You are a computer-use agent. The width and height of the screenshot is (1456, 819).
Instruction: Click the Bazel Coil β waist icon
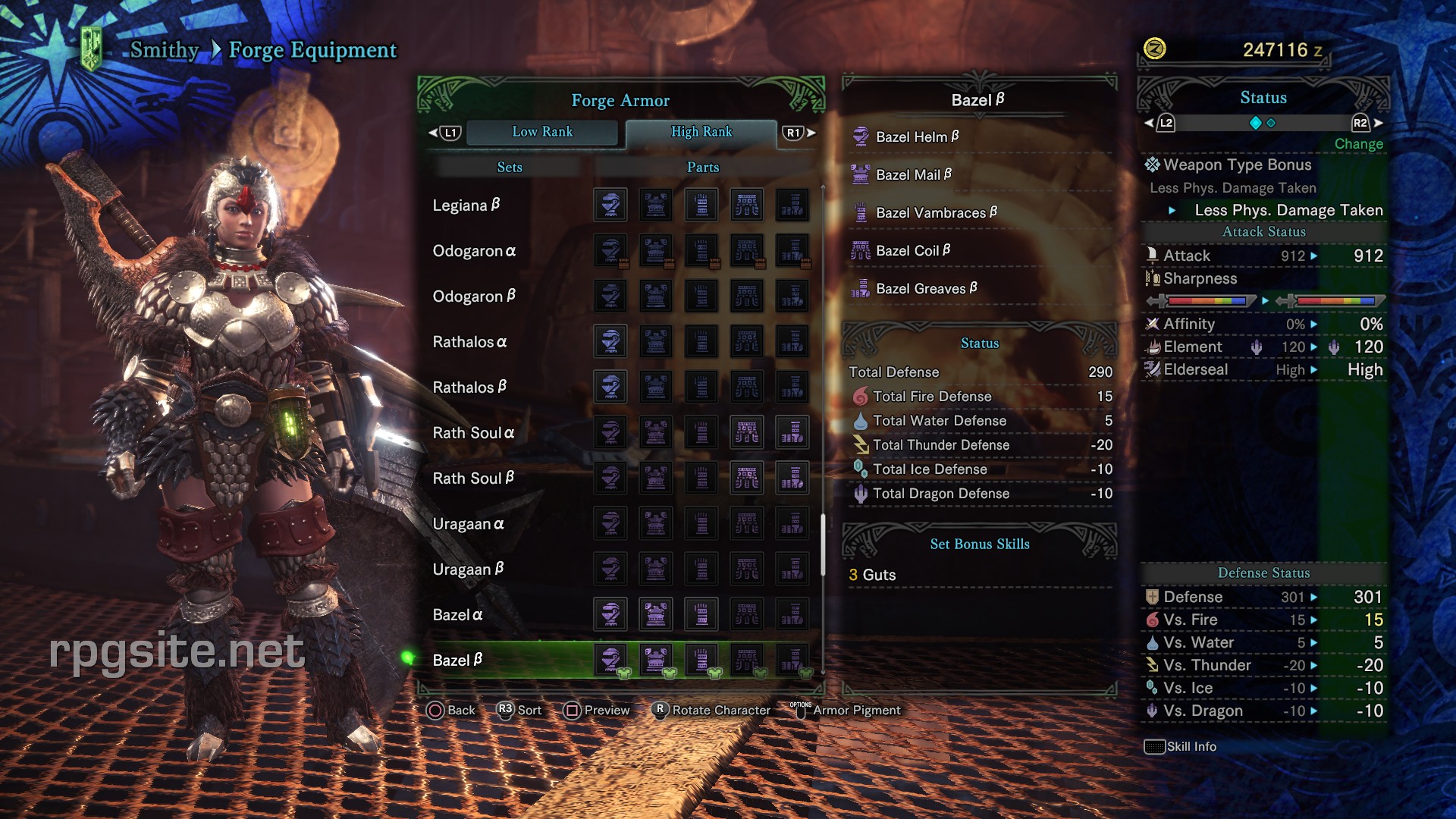(860, 250)
